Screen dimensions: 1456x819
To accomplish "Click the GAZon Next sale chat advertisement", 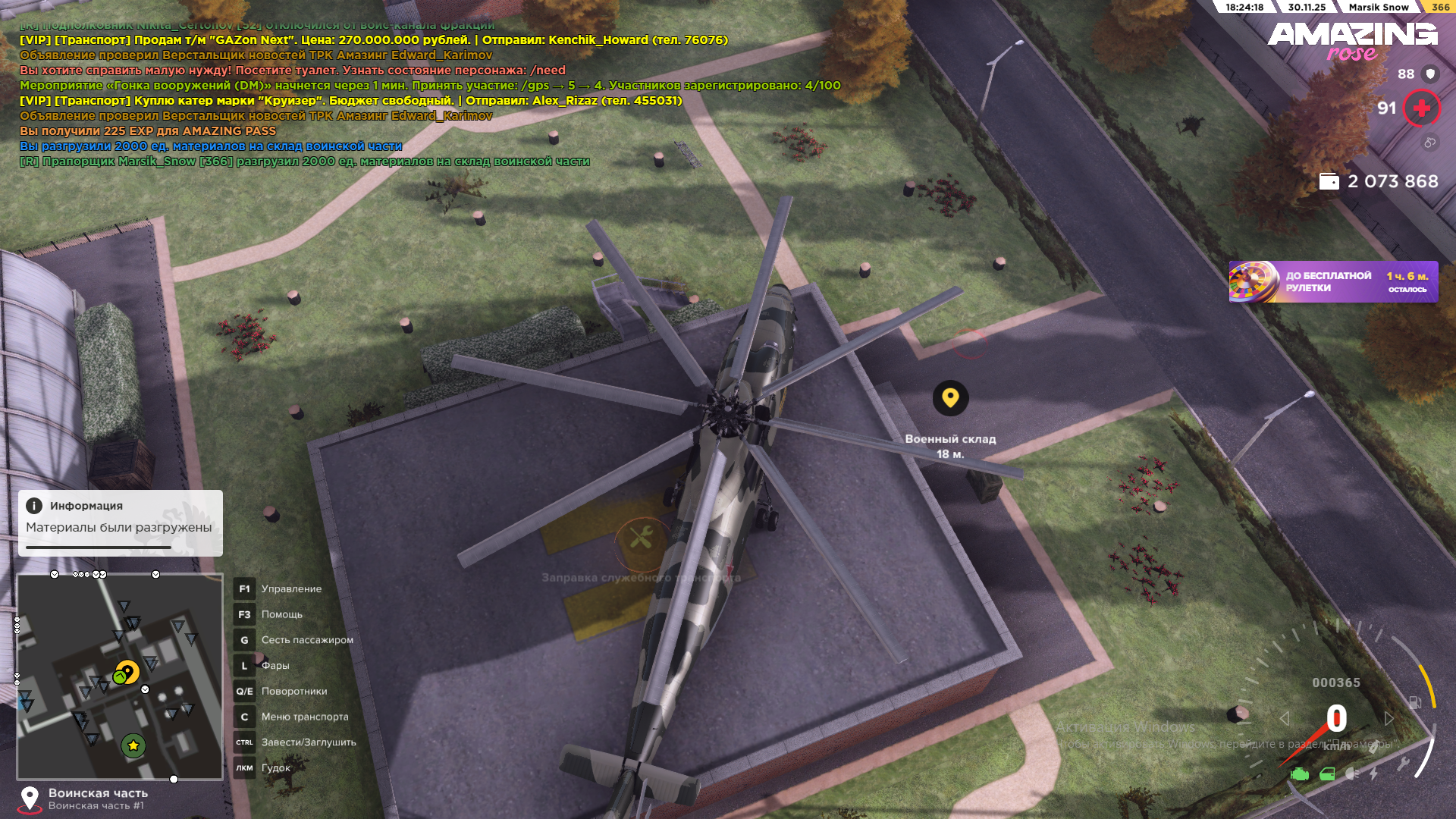I will (373, 40).
